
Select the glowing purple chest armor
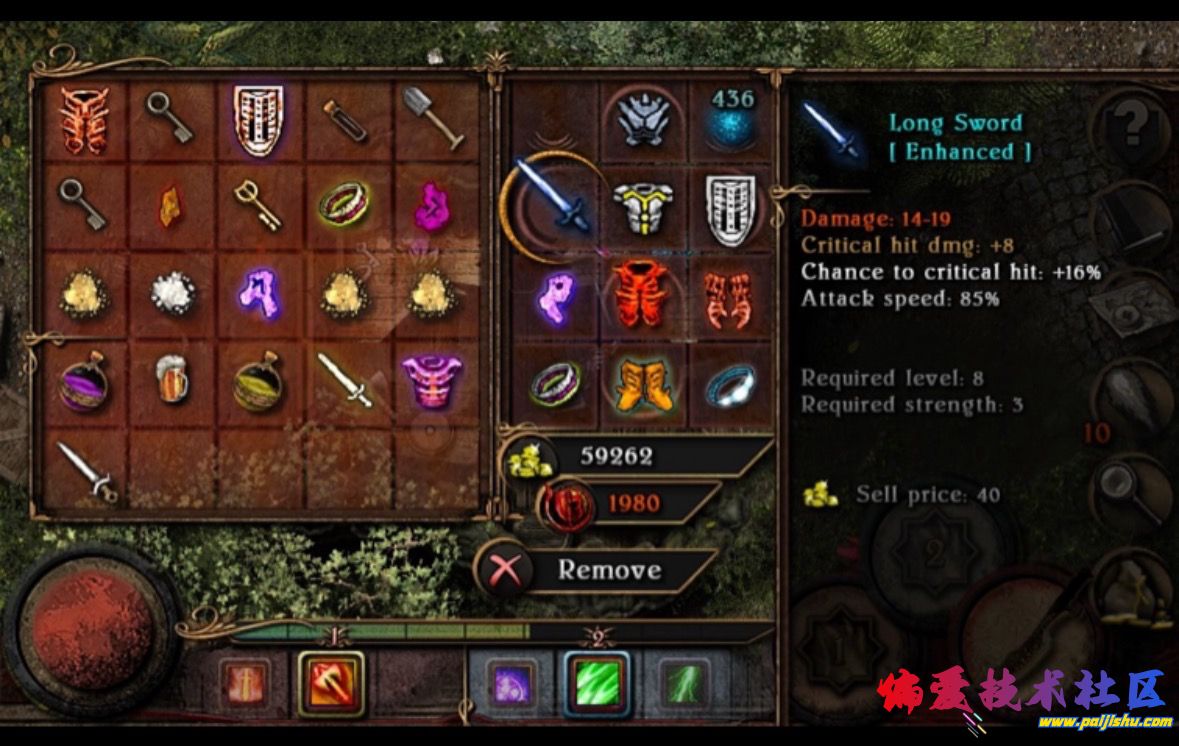click(433, 380)
